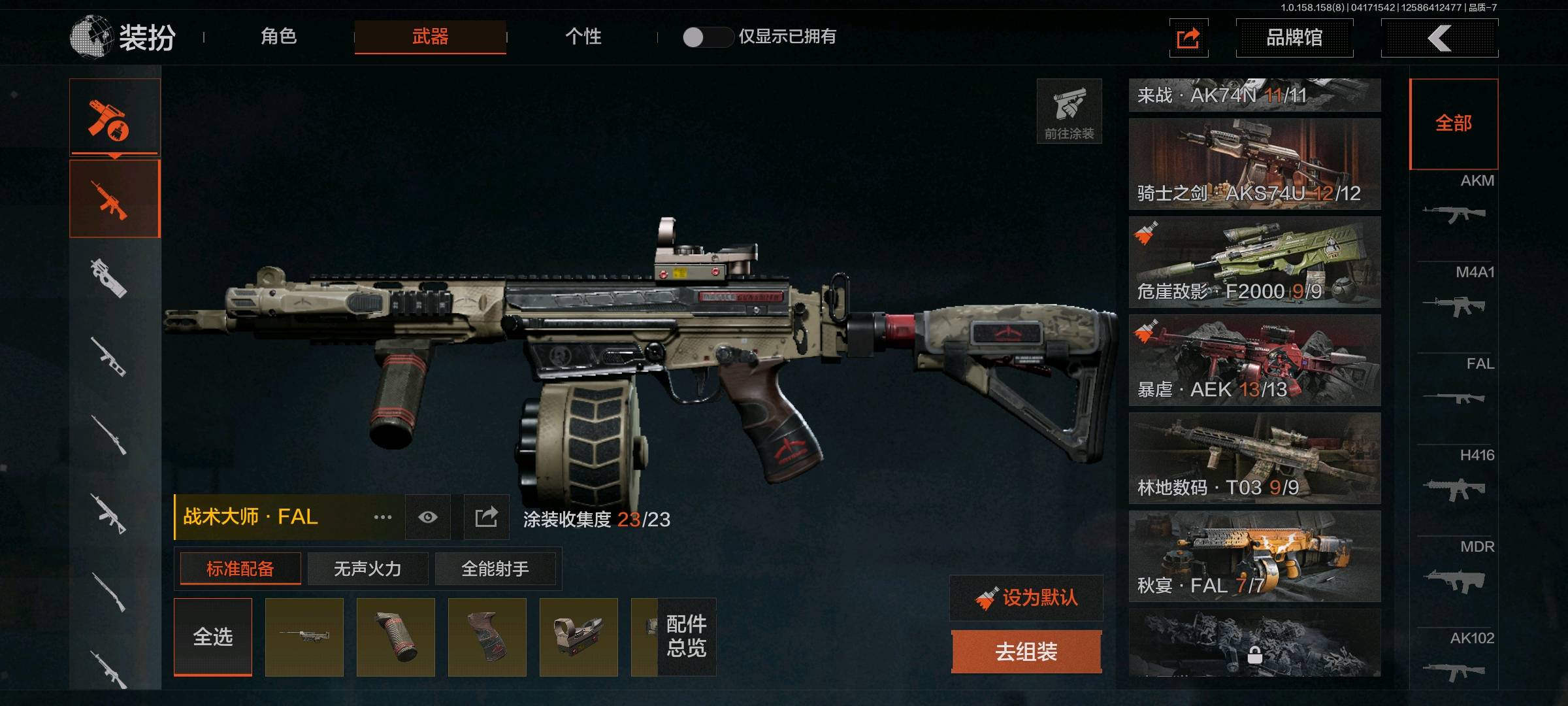
Task: Click 全选 to select all attachments
Action: [x=213, y=637]
